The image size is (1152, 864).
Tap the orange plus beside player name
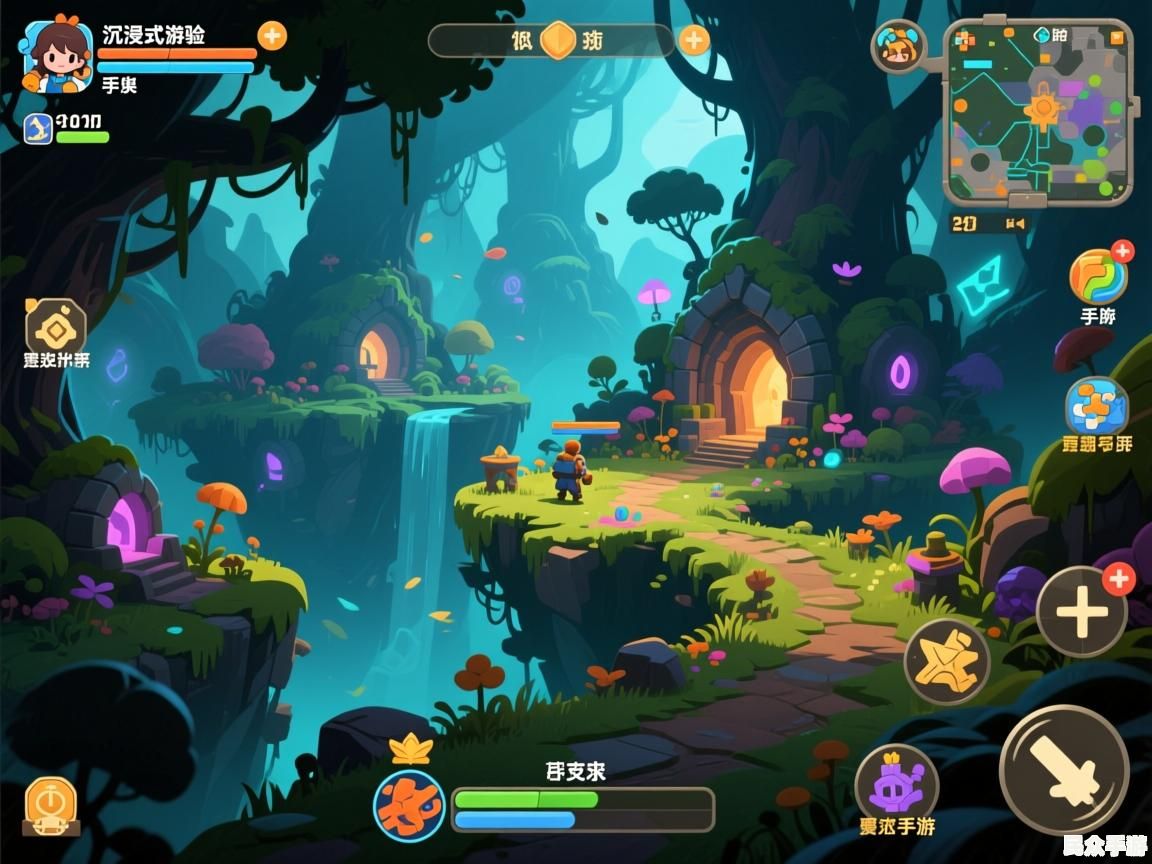(272, 36)
